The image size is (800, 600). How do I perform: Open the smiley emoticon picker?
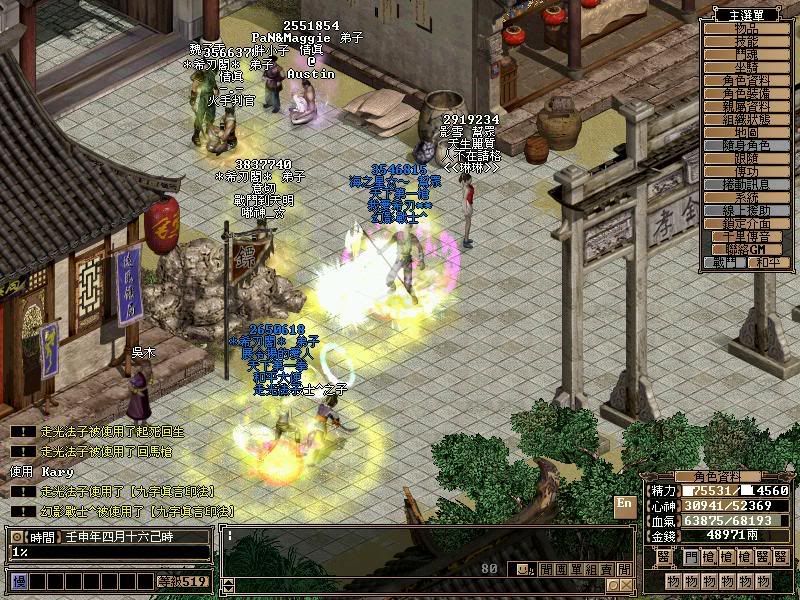point(522,569)
